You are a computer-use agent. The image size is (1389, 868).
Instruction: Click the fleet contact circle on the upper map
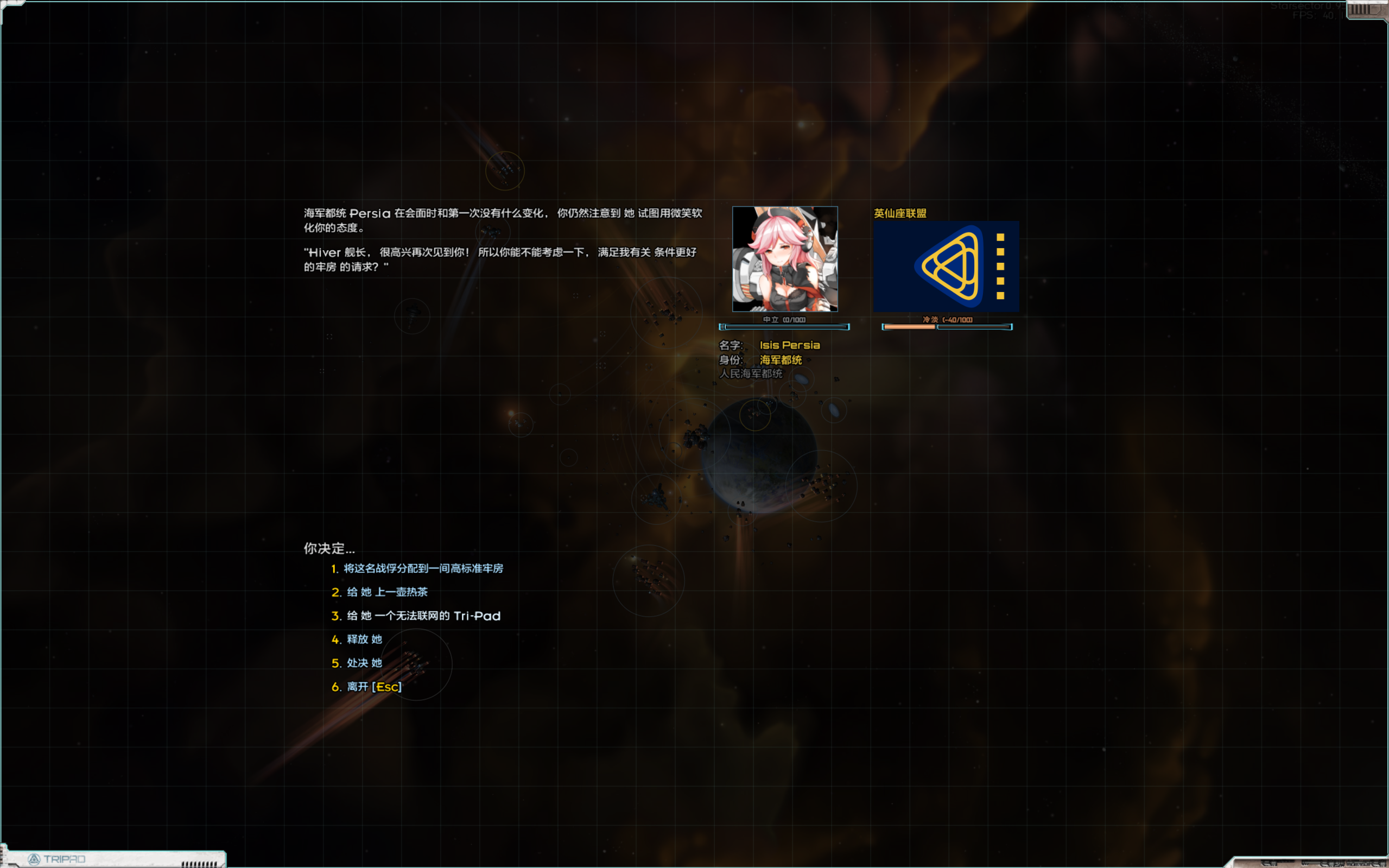[x=505, y=170]
